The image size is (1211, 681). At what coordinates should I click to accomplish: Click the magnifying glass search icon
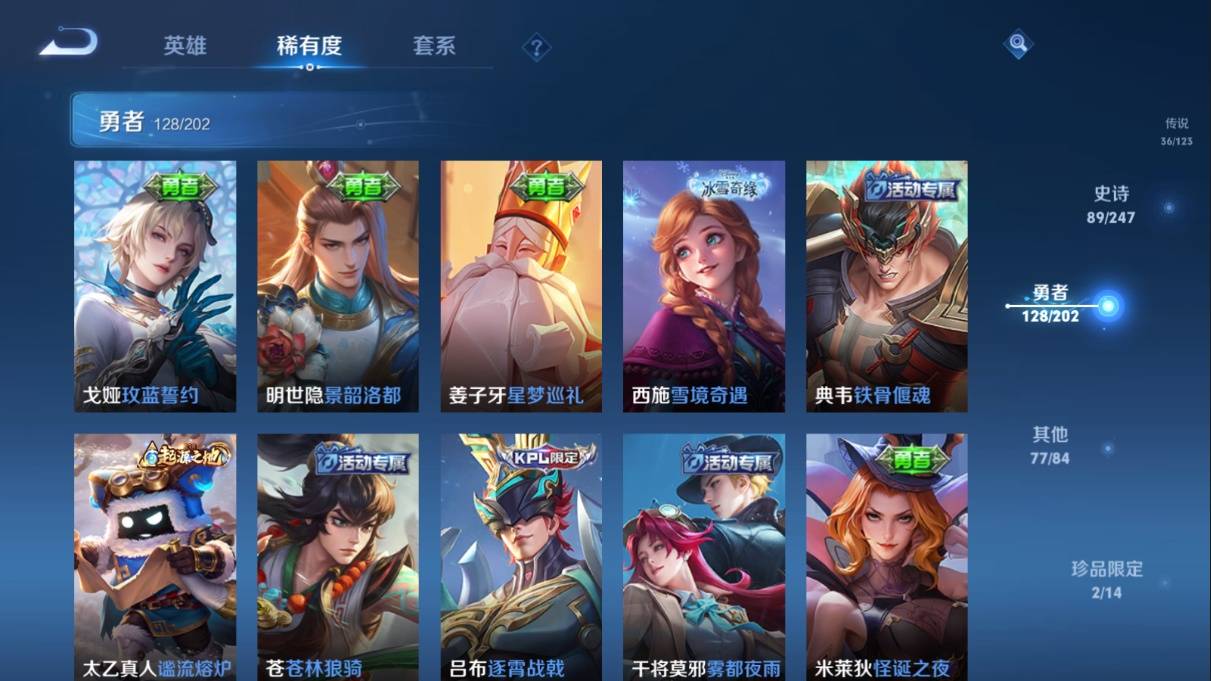(1017, 44)
